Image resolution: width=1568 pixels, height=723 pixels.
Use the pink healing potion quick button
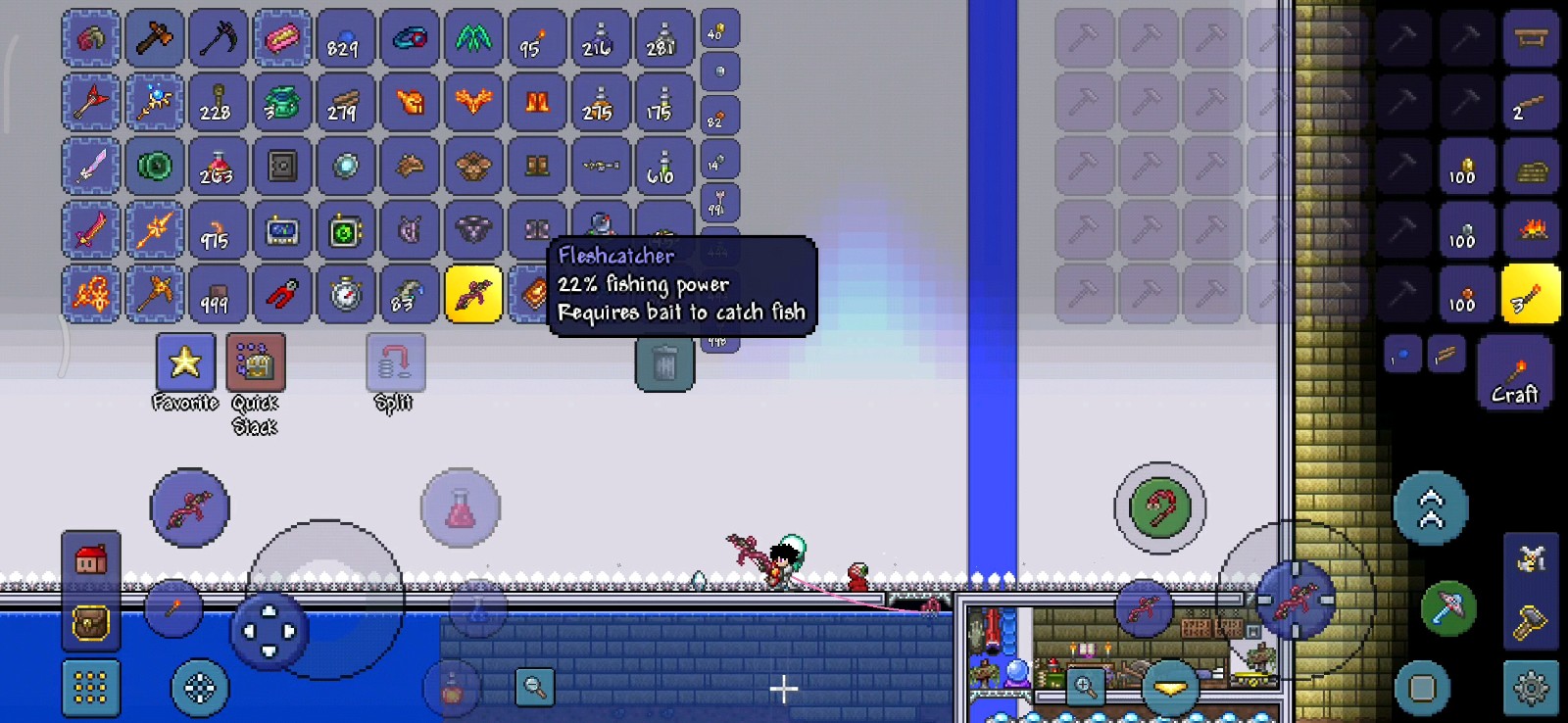461,508
